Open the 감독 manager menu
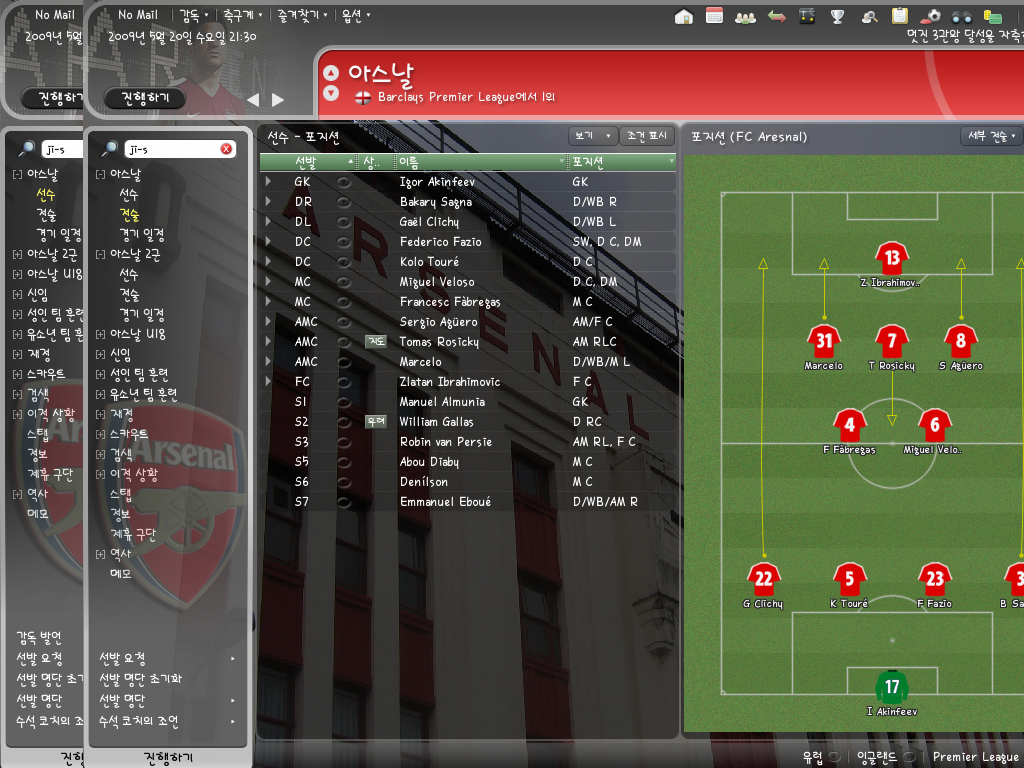The width and height of the screenshot is (1024, 768). tap(193, 15)
